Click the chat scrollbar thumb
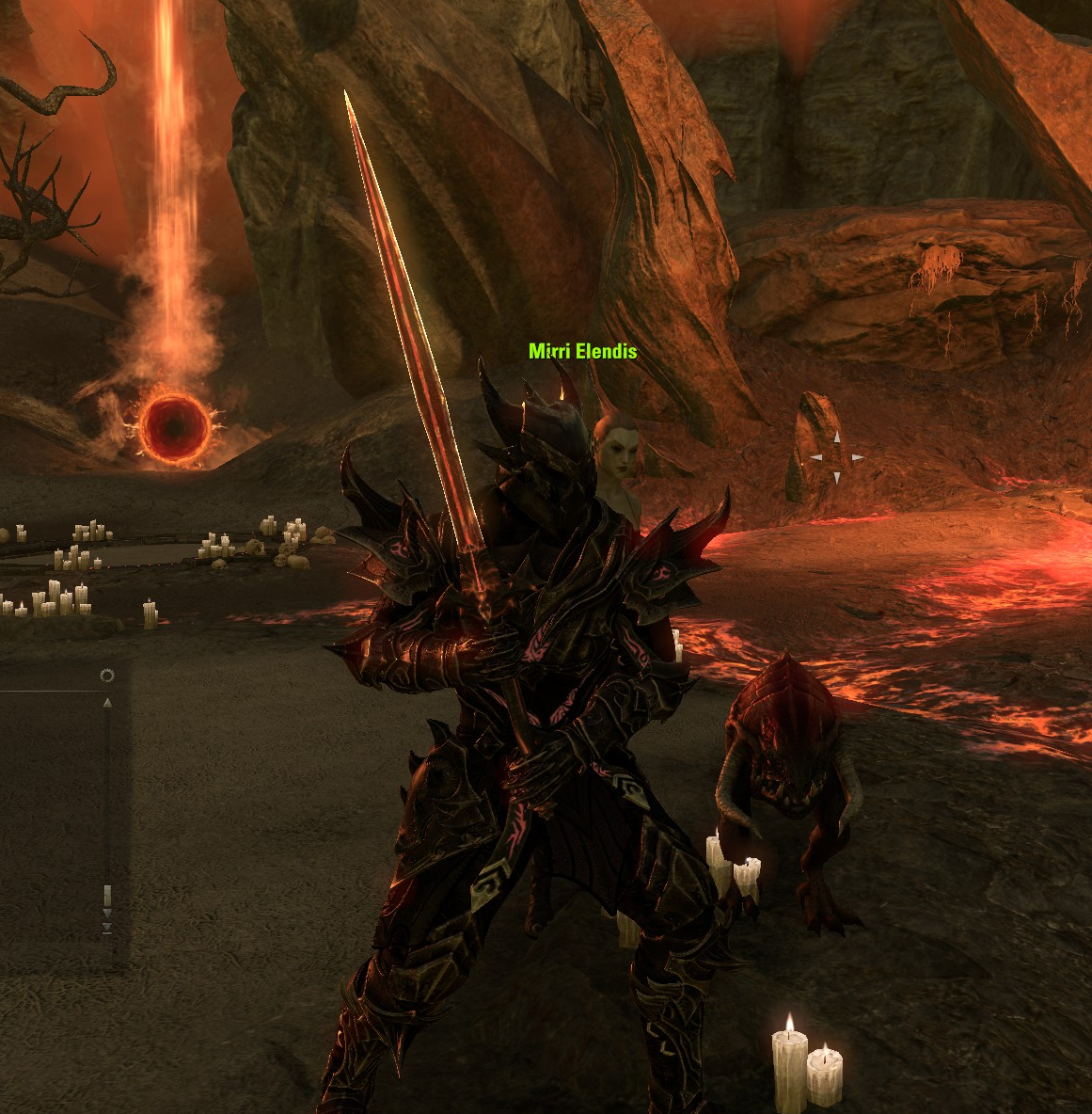Viewport: 1092px width, 1114px height. point(107,895)
